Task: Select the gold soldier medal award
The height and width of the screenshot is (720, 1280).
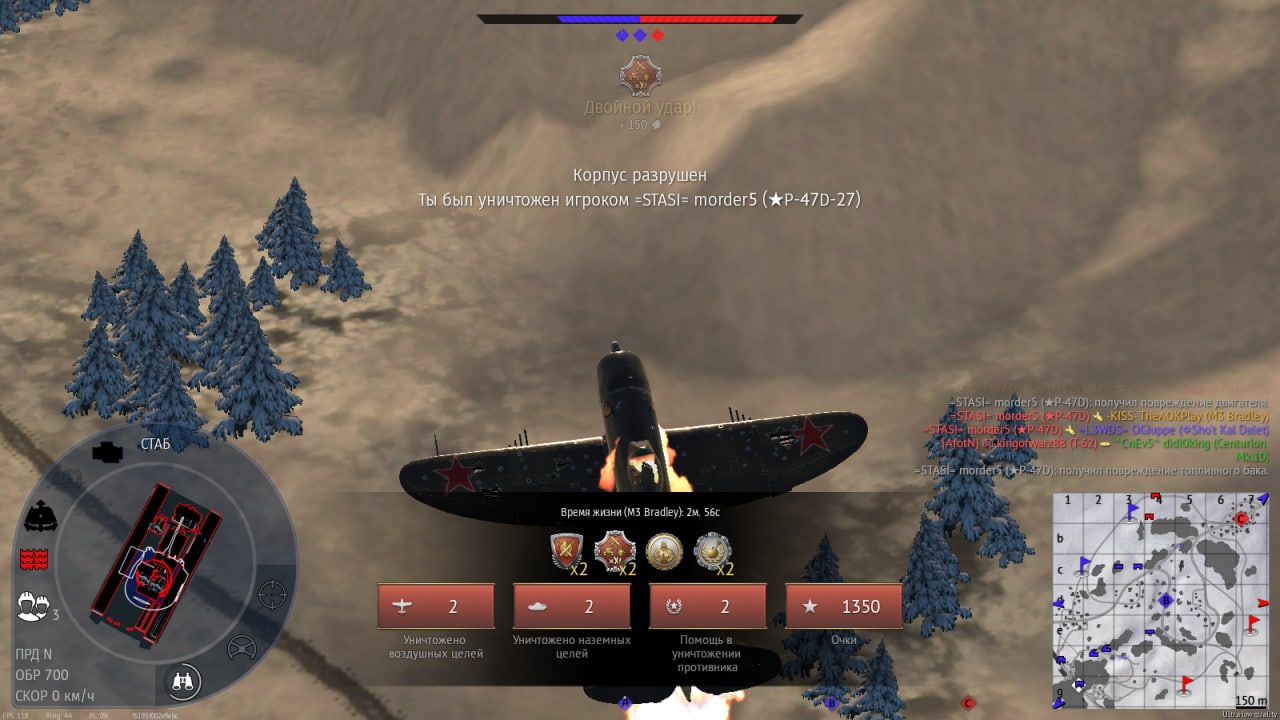Action: pyautogui.click(x=664, y=550)
